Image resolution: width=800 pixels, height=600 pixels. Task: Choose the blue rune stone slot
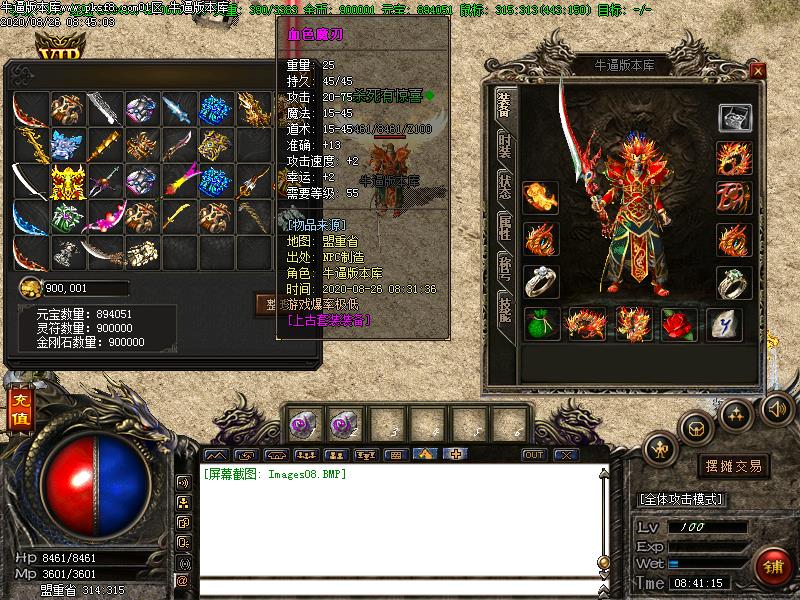tap(725, 324)
